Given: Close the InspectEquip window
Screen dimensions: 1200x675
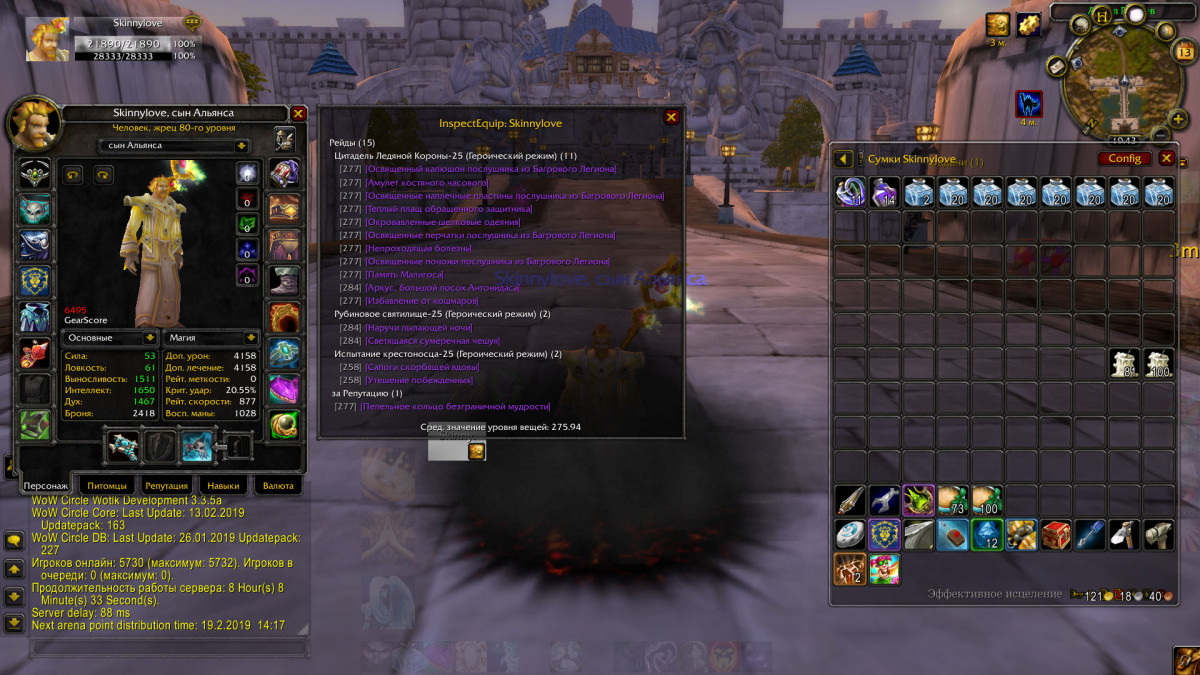Looking at the screenshot, I should click(672, 117).
